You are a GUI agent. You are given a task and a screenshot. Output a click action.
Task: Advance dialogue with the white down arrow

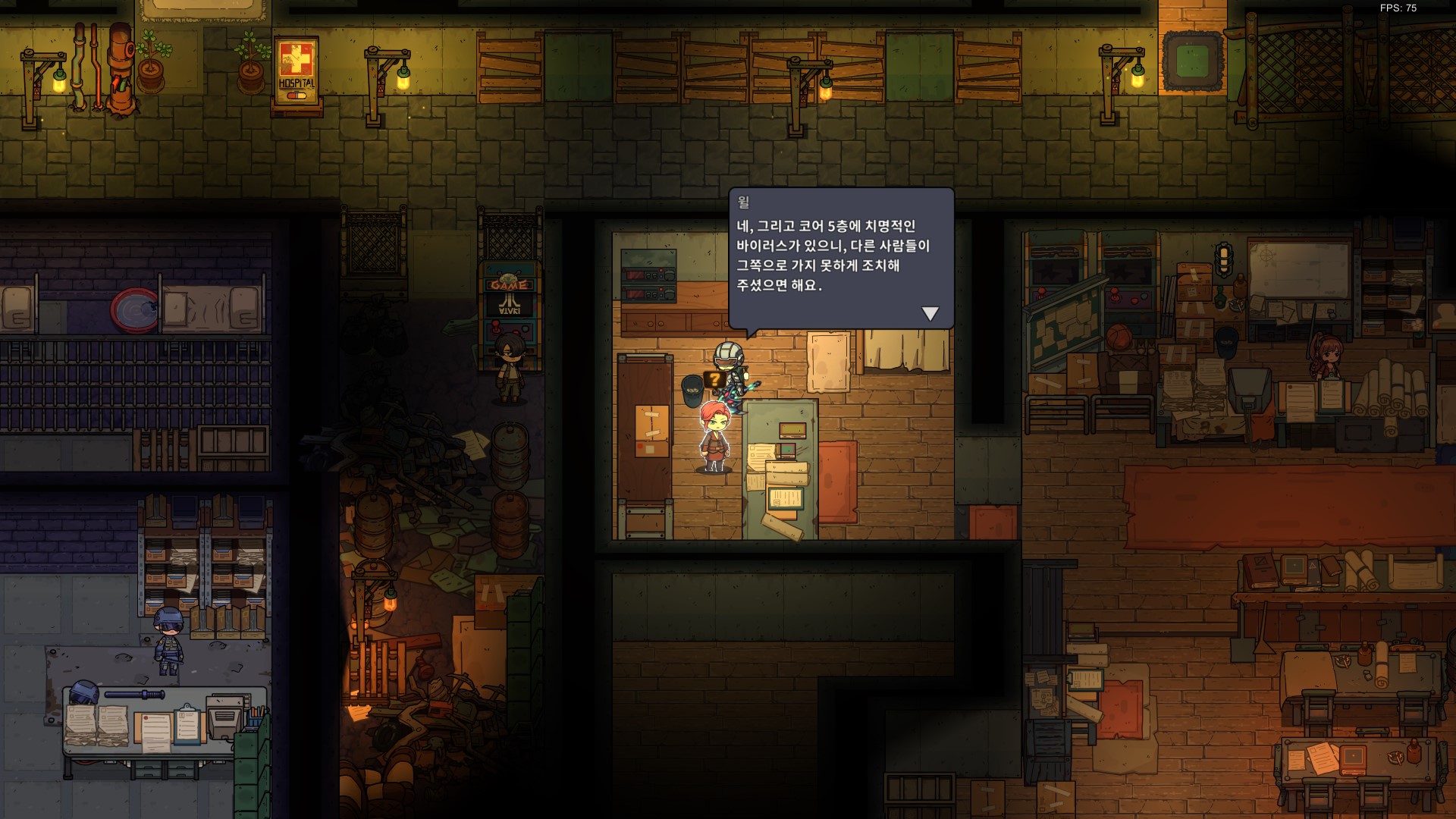930,313
